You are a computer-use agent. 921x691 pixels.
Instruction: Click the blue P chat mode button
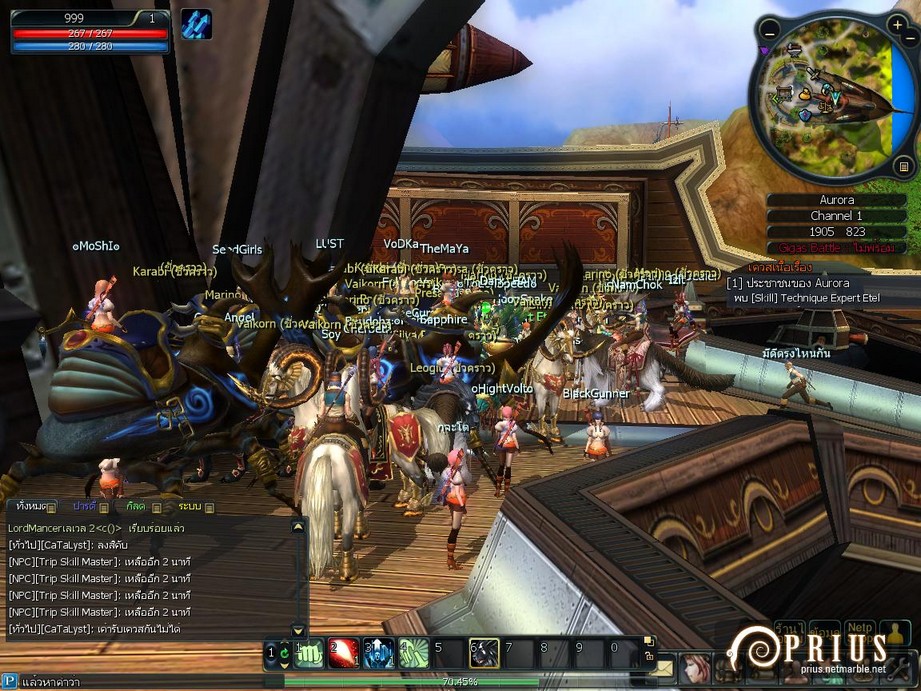tap(9, 681)
